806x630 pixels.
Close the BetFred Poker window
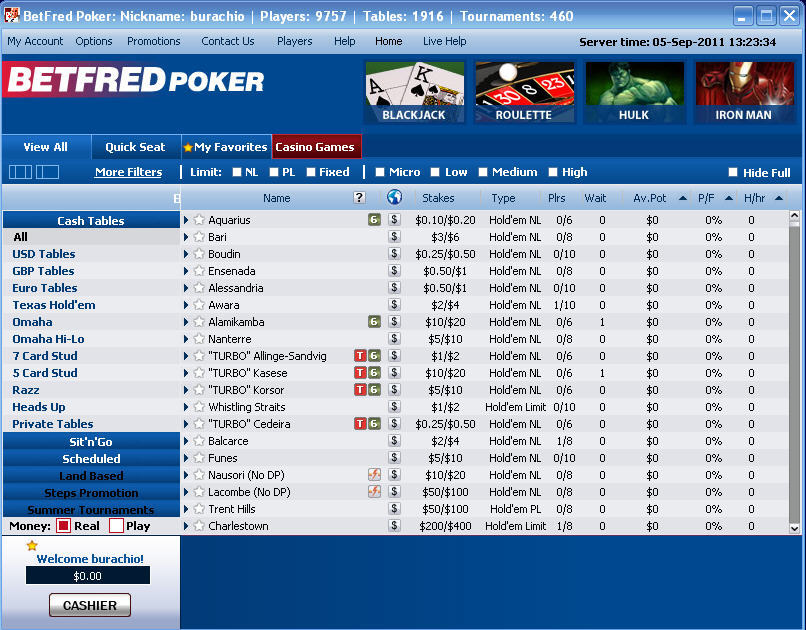790,16
